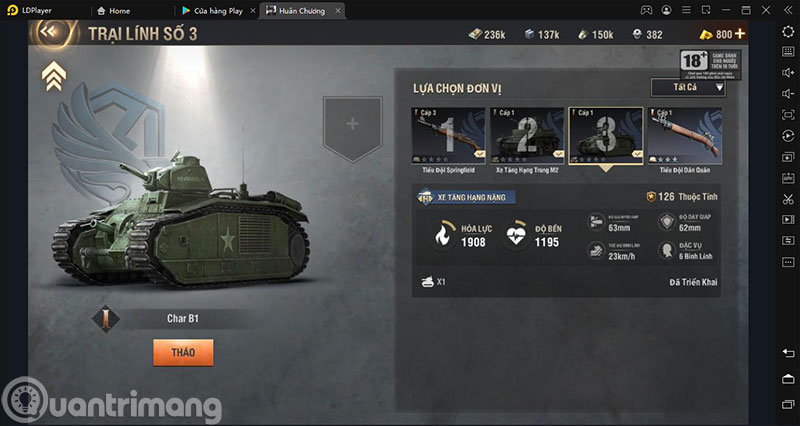Choose the Xe Tăng Hạng Trung M2 card

click(x=526, y=137)
